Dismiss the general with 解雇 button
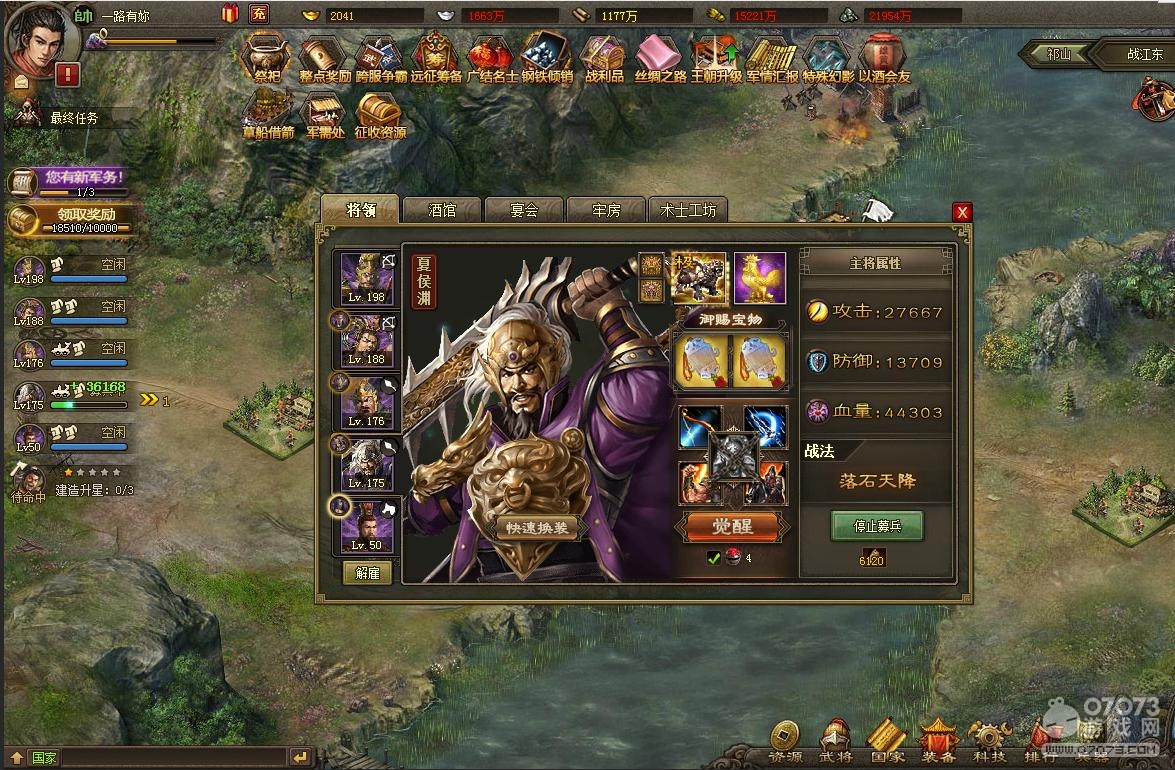The height and width of the screenshot is (770, 1175). click(367, 573)
